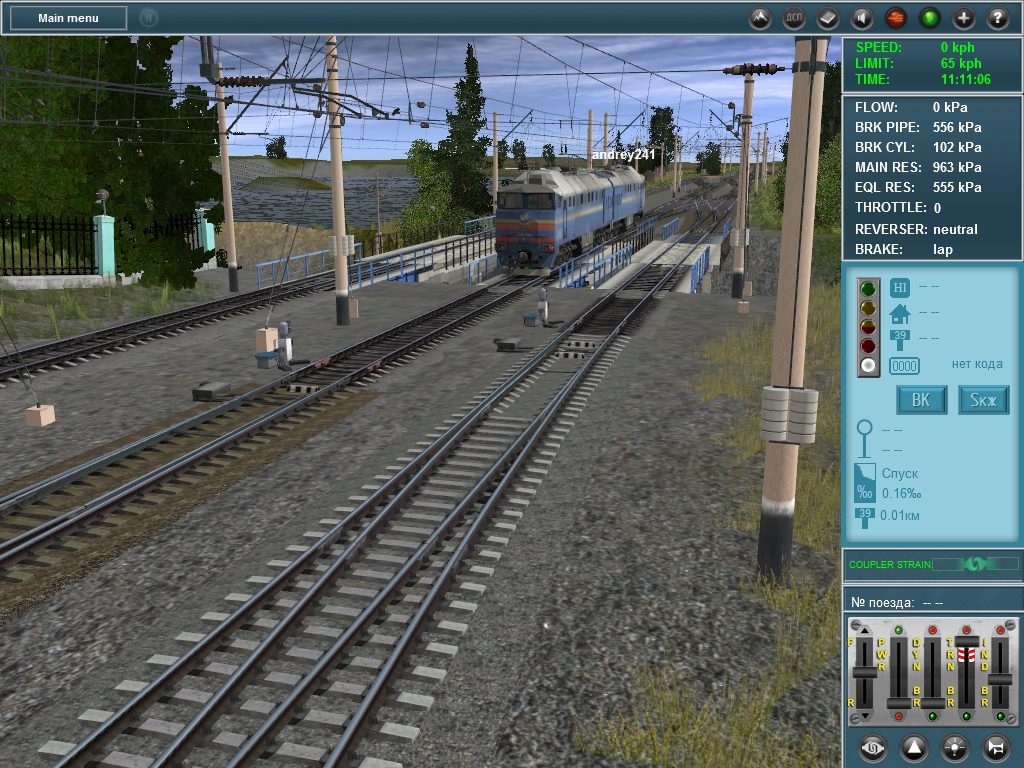The height and width of the screenshot is (768, 1024).
Task: Click the red round toolbar button
Action: (896, 18)
